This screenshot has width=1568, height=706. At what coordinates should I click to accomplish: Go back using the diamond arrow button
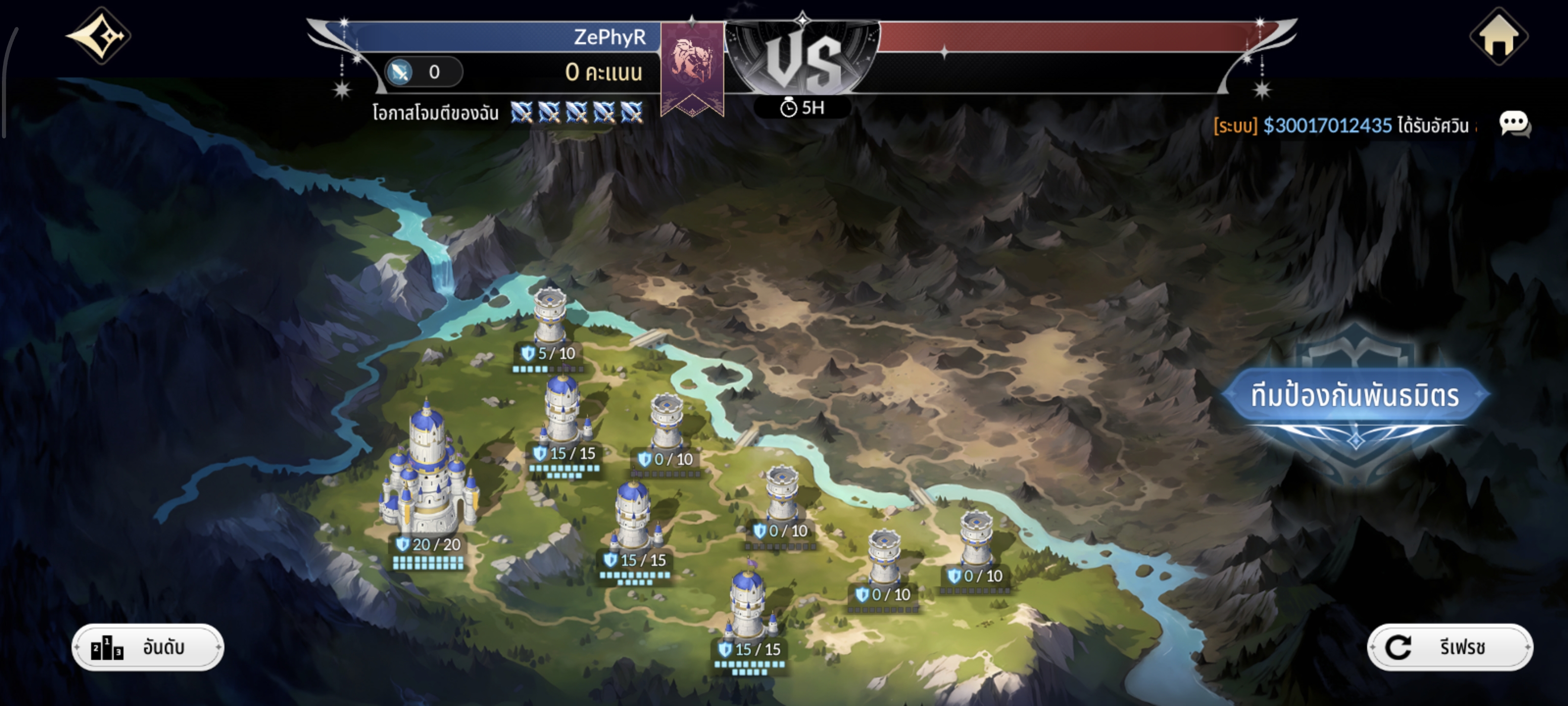point(98,35)
